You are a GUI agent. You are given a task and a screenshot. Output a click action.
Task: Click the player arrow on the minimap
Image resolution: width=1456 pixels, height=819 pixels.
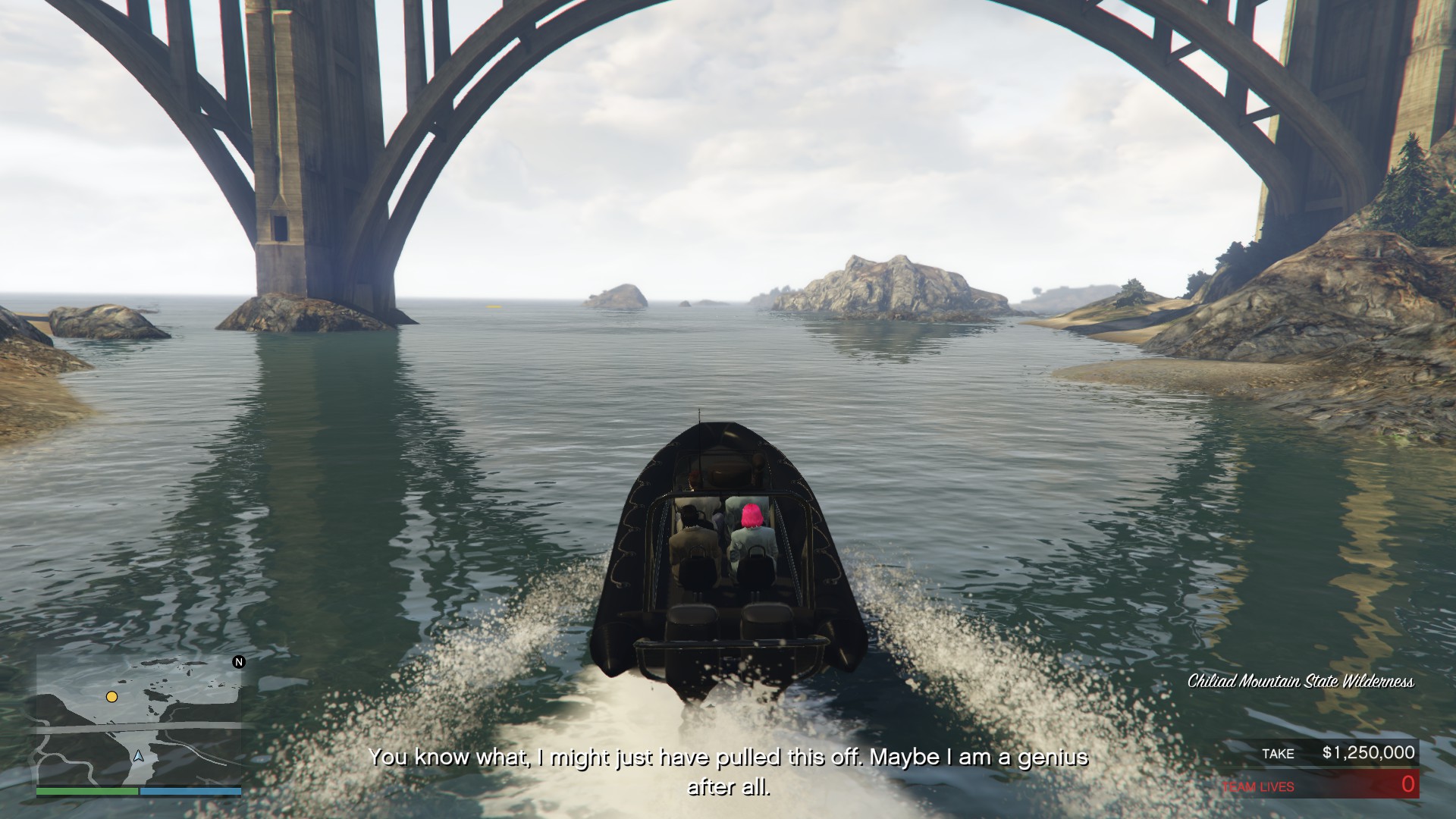[138, 755]
